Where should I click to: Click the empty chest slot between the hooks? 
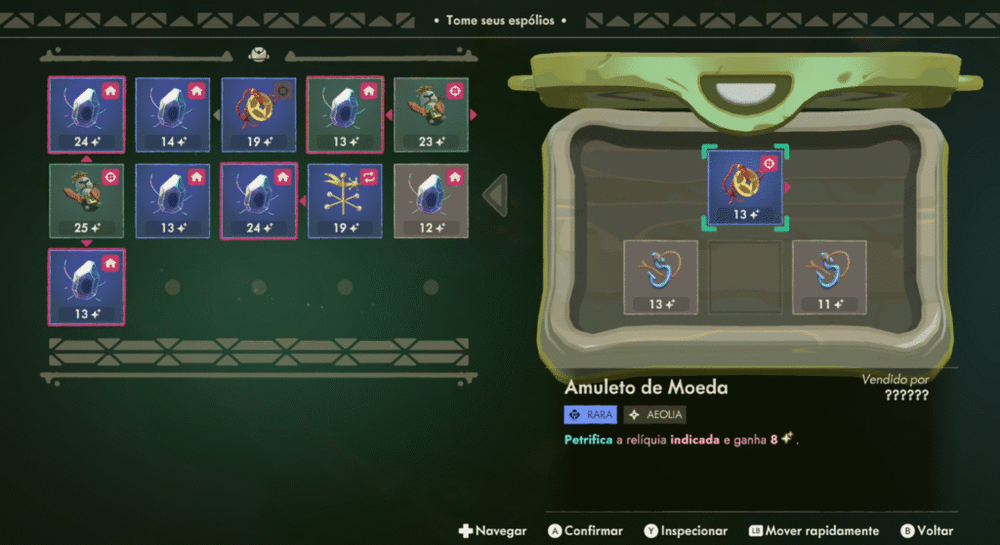click(745, 277)
